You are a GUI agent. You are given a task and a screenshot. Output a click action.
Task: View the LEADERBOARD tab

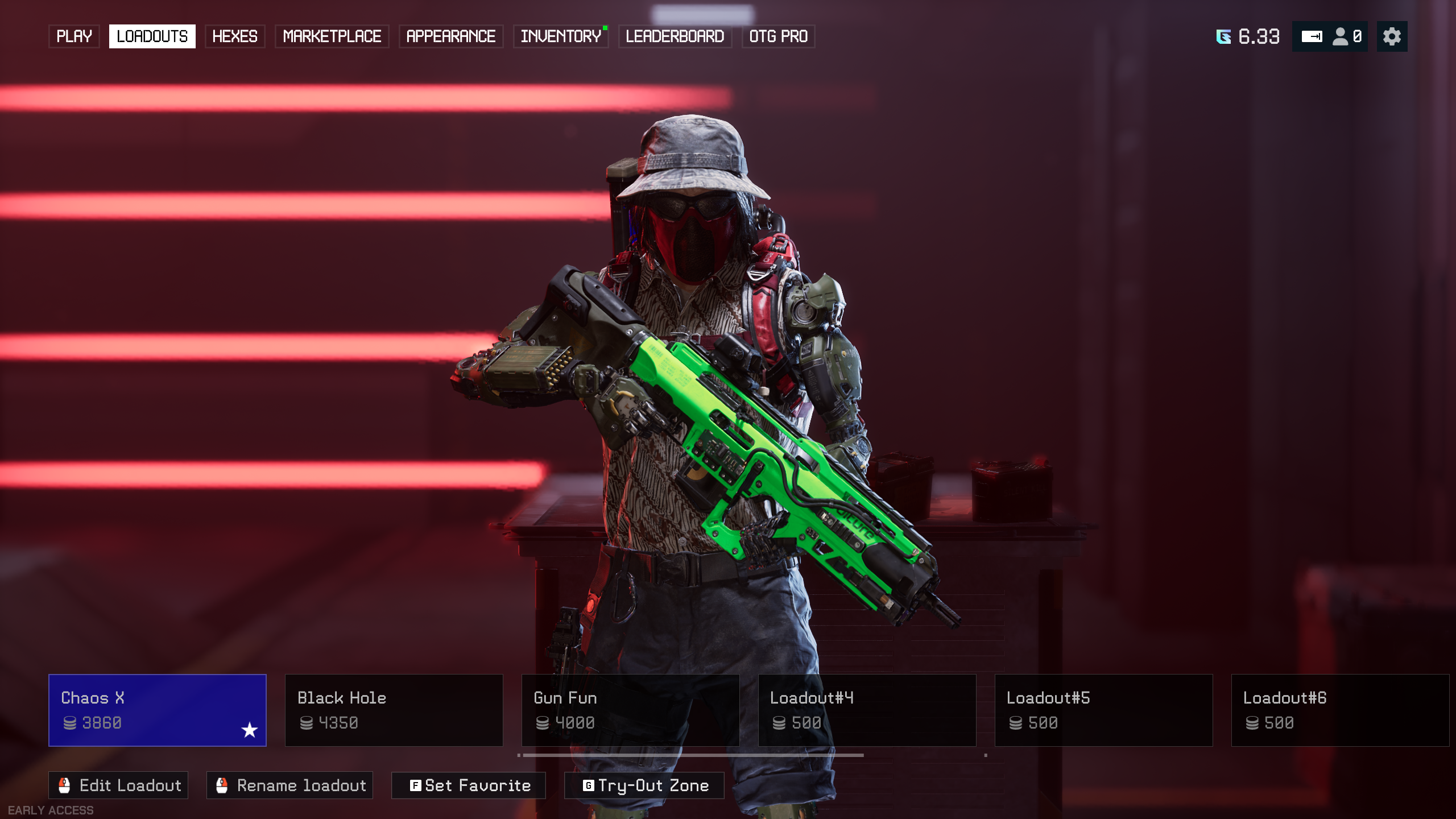tap(675, 36)
